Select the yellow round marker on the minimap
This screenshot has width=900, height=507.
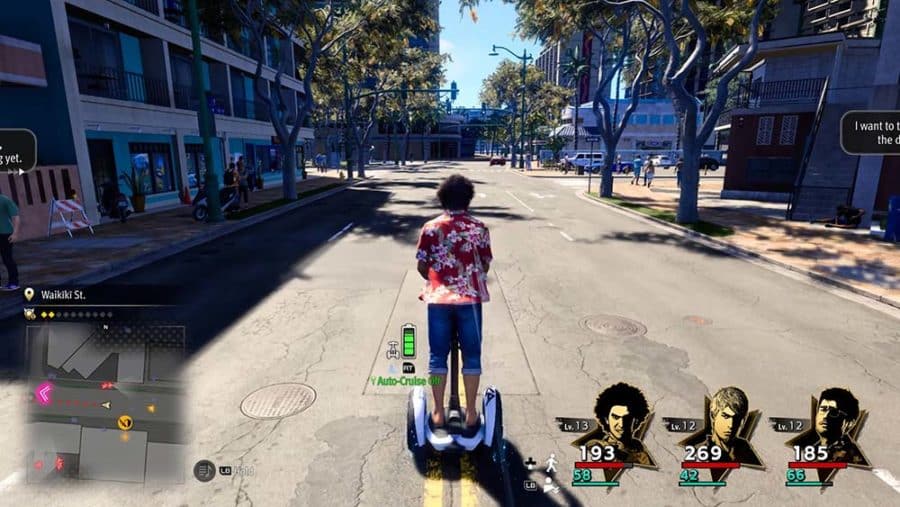(125, 422)
